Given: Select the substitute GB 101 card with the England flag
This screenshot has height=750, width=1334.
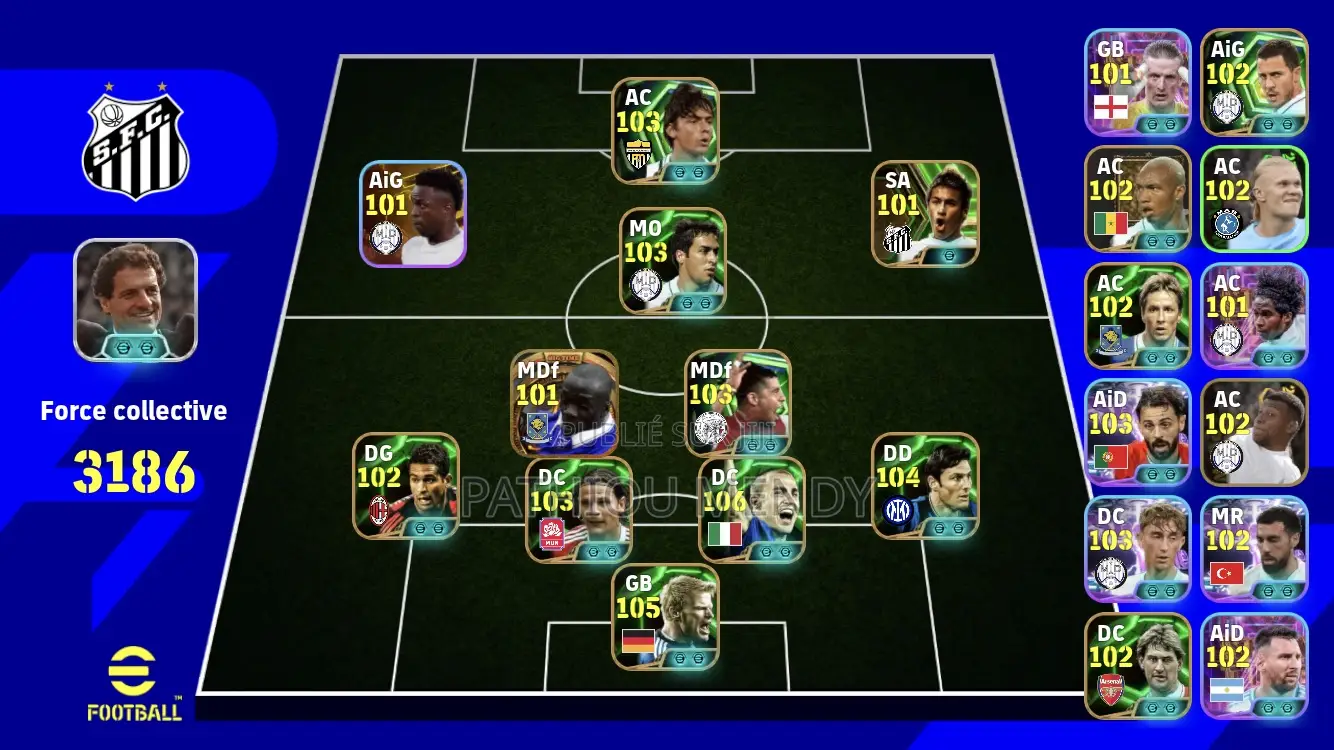Looking at the screenshot, I should pyautogui.click(x=1138, y=82).
